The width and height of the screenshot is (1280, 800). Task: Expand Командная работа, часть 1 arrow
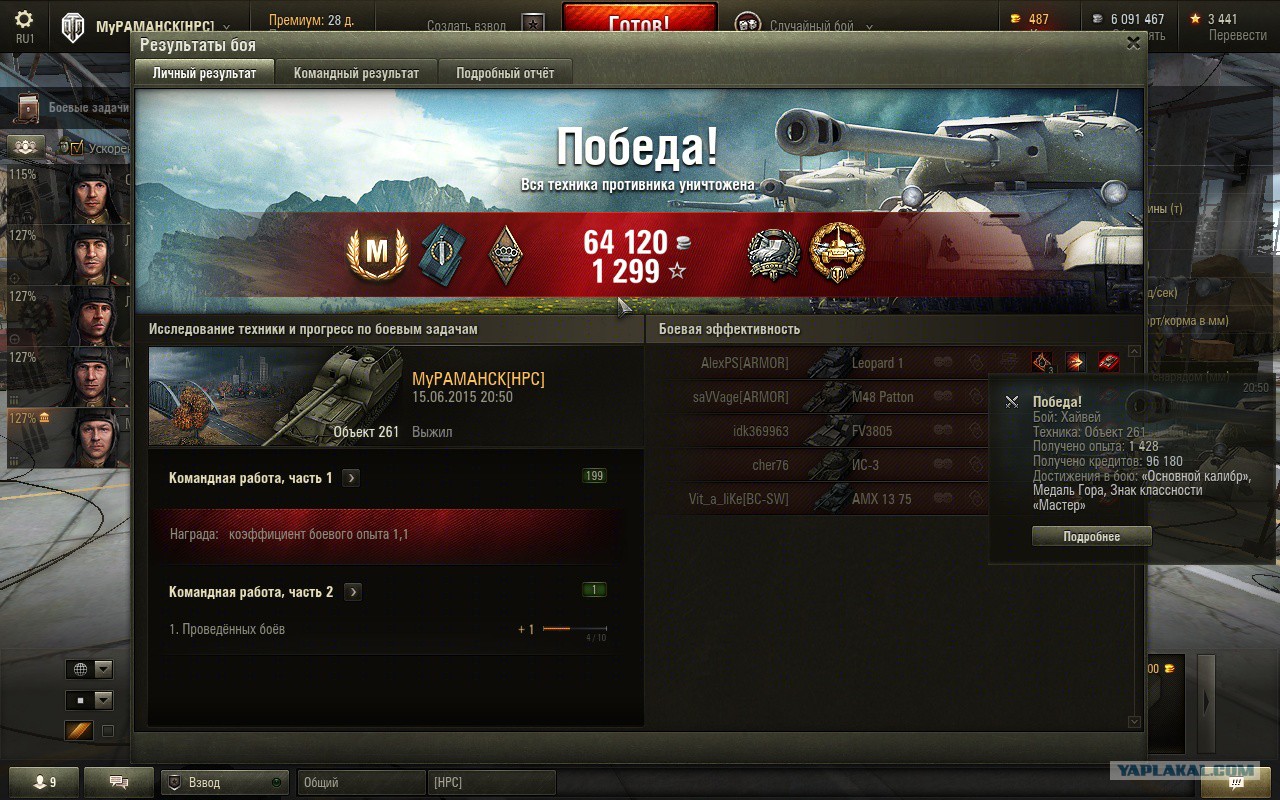[x=351, y=478]
